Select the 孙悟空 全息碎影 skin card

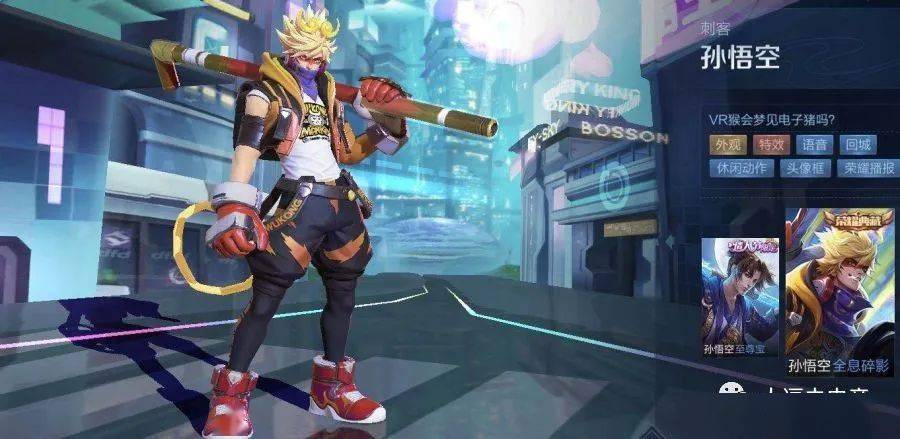(840, 290)
